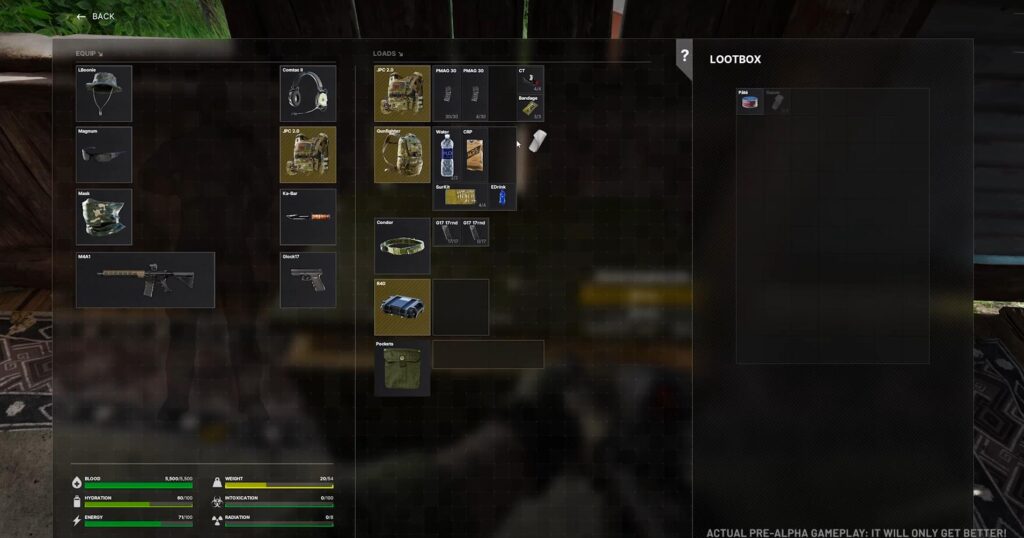Select the Condor belt slot
The width and height of the screenshot is (1024, 538).
[x=402, y=246]
